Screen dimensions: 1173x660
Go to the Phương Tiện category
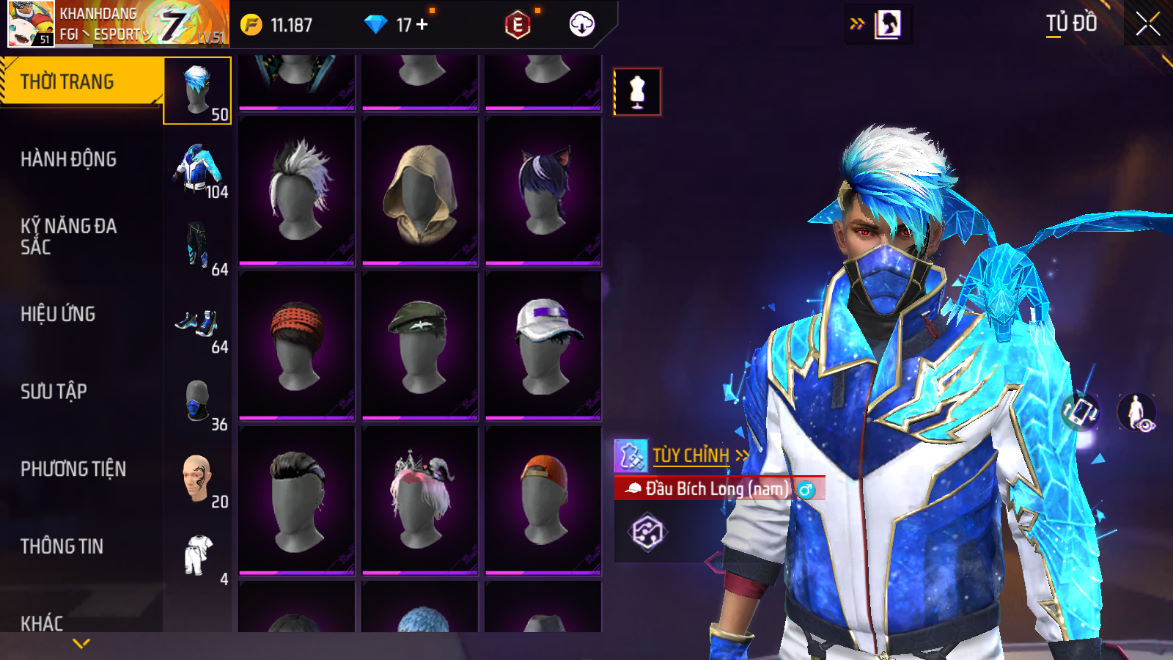73,468
